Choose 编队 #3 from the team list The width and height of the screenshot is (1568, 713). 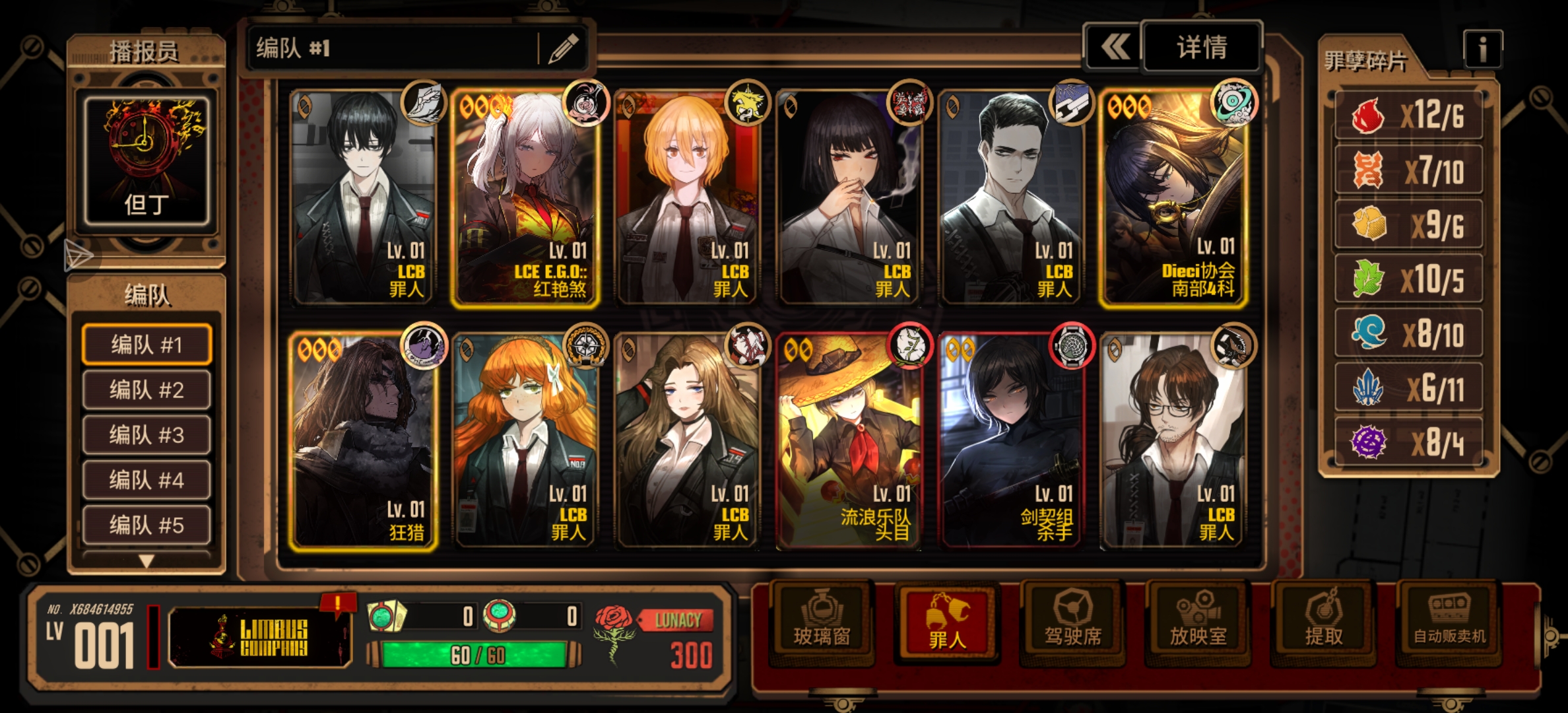pos(147,435)
